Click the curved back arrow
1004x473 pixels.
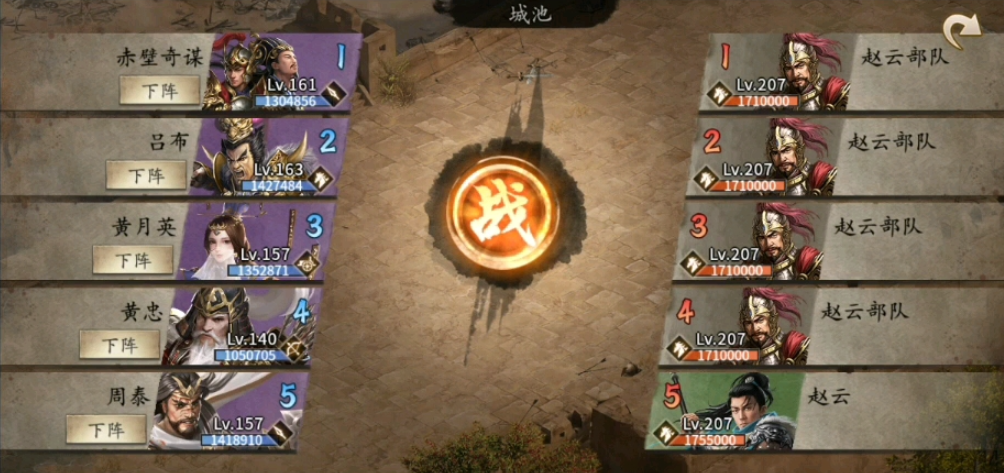click(963, 33)
